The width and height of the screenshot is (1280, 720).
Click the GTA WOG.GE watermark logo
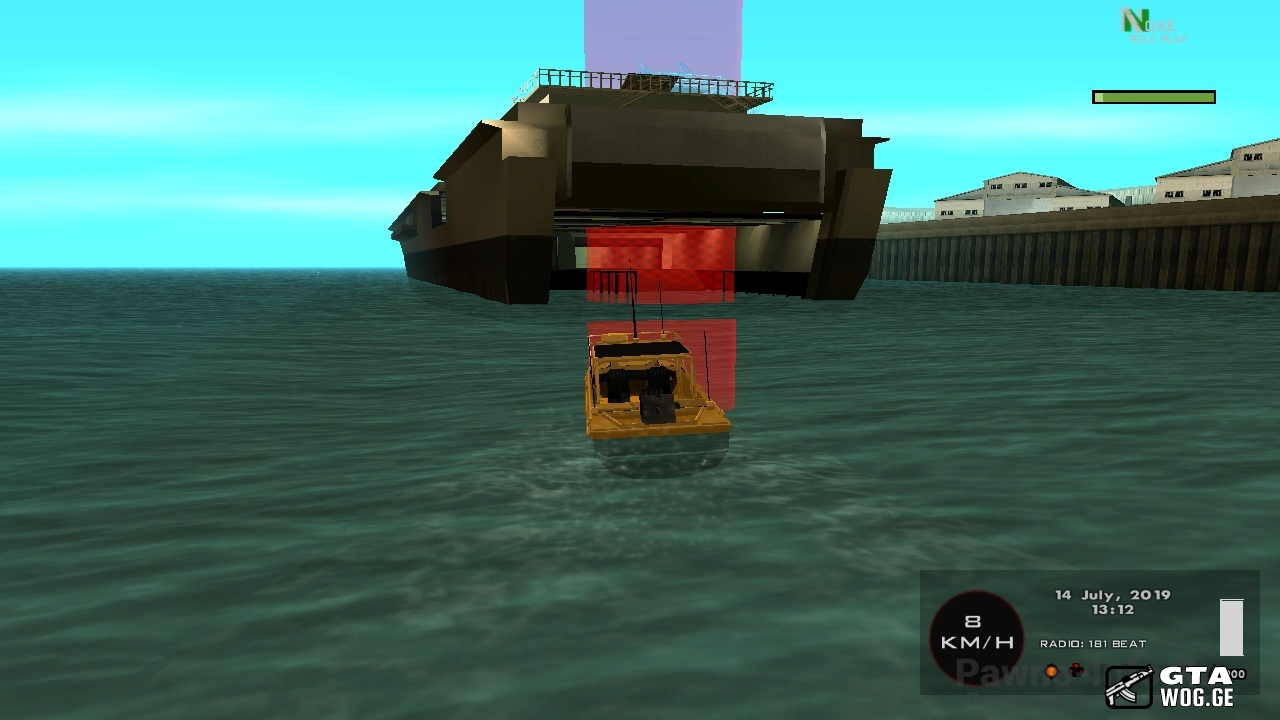pos(1196,688)
